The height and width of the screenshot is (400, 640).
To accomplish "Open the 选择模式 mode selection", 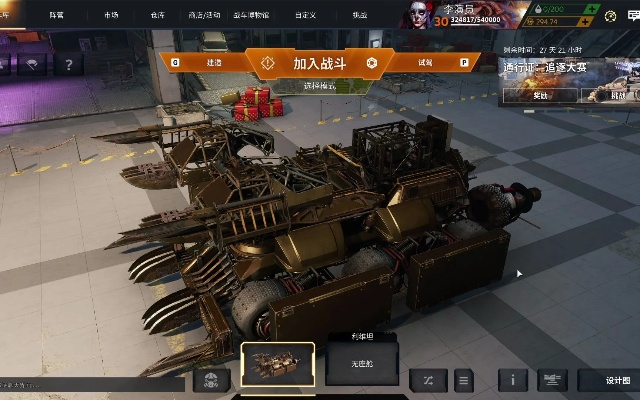I will pos(319,86).
